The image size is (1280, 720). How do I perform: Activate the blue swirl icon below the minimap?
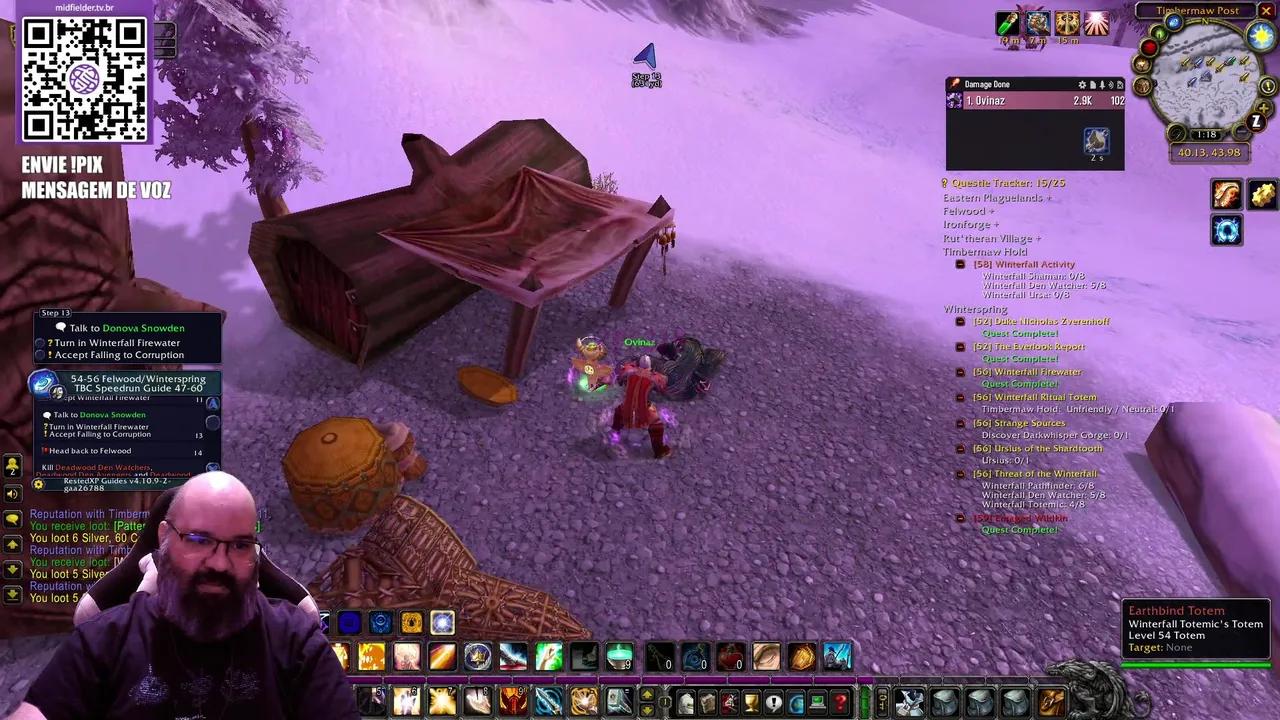(x=1227, y=231)
